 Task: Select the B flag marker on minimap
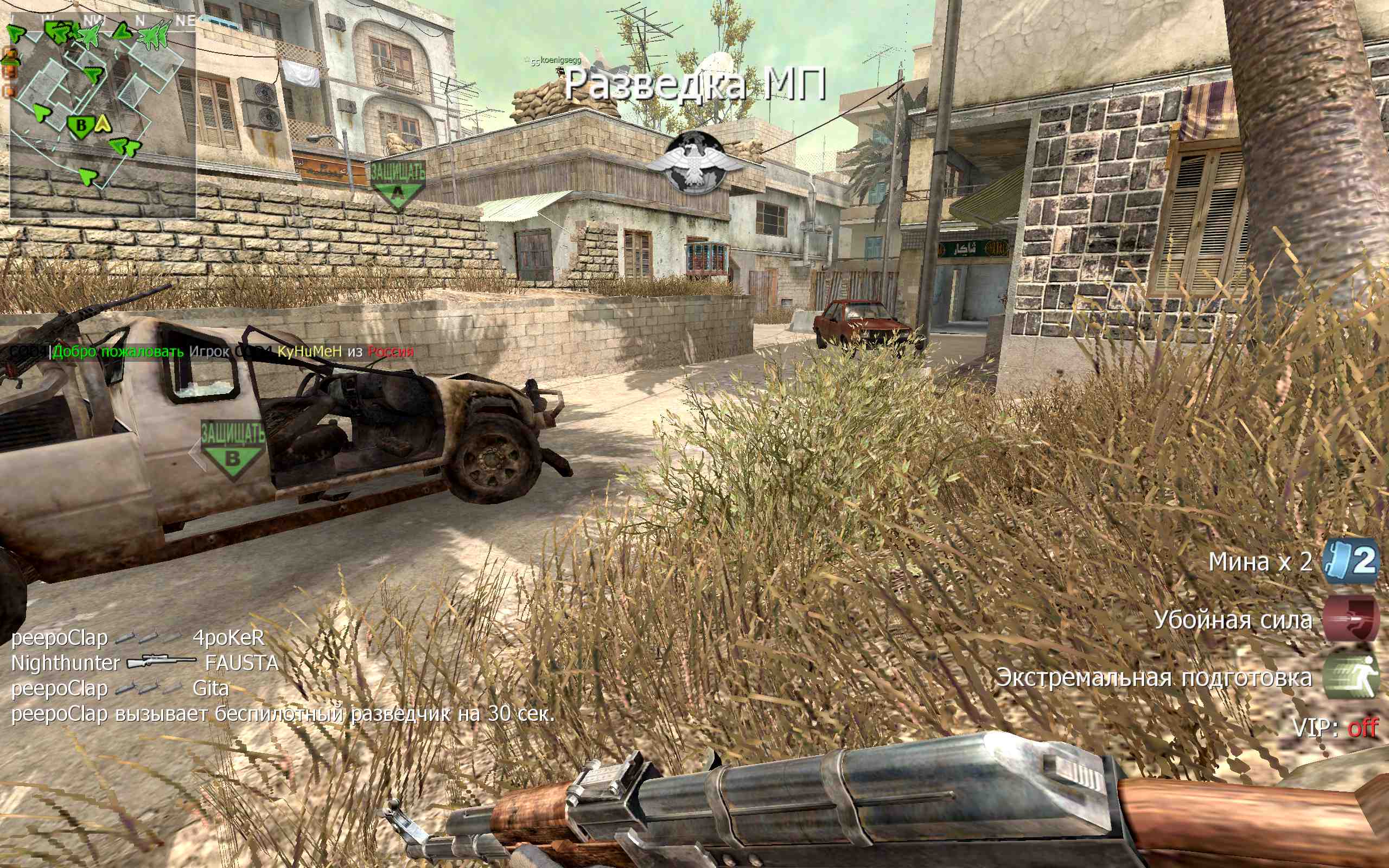click(81, 125)
